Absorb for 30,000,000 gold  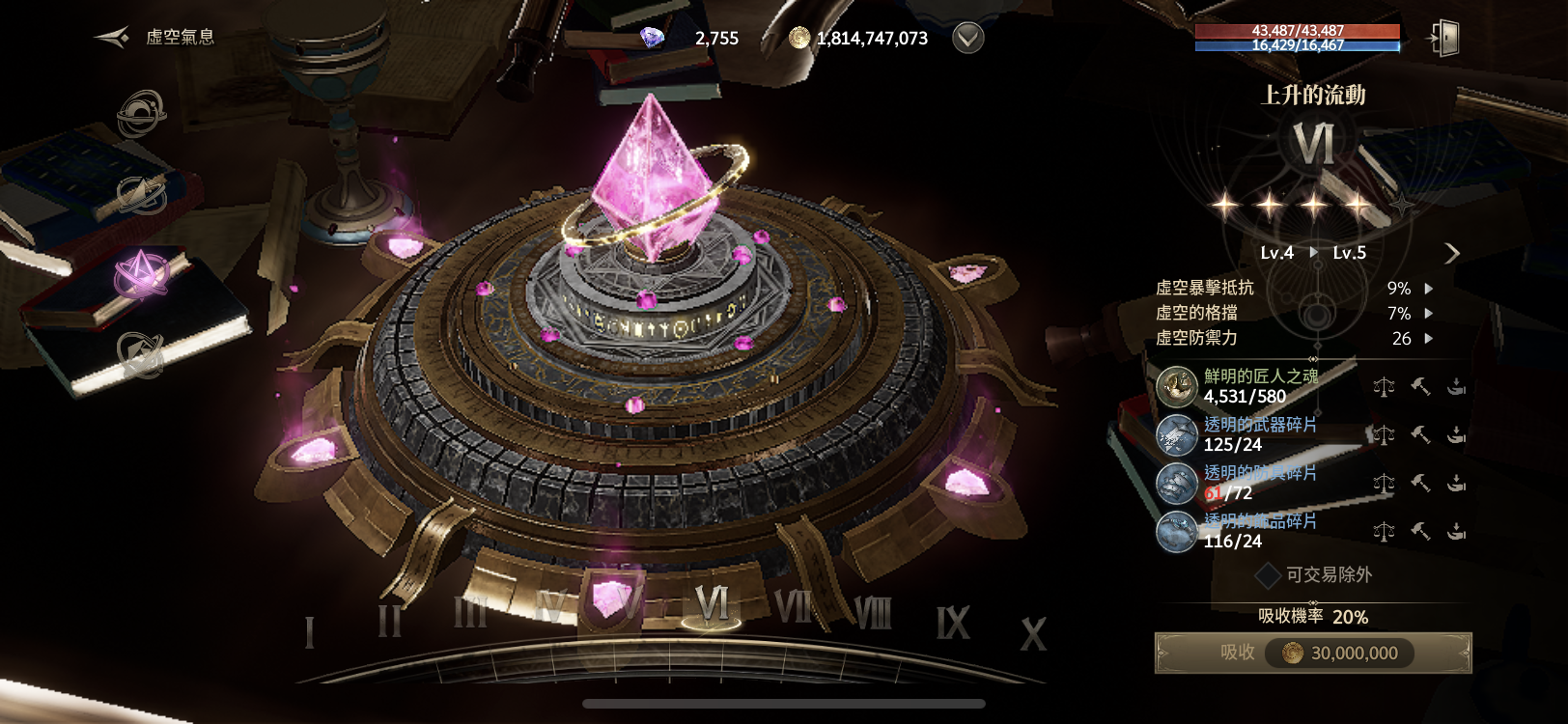[1313, 654]
